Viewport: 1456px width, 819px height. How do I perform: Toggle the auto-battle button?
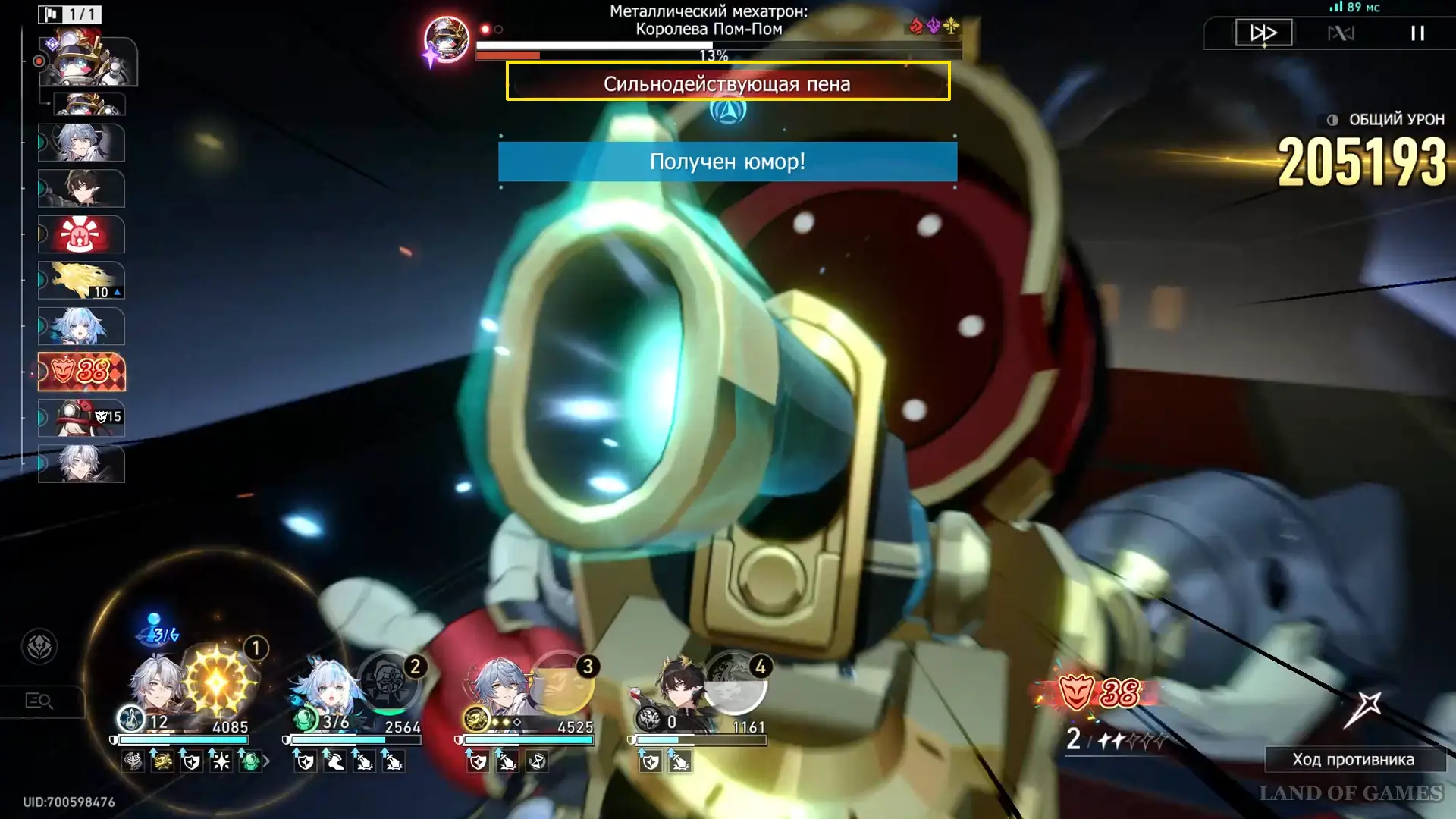[1341, 33]
